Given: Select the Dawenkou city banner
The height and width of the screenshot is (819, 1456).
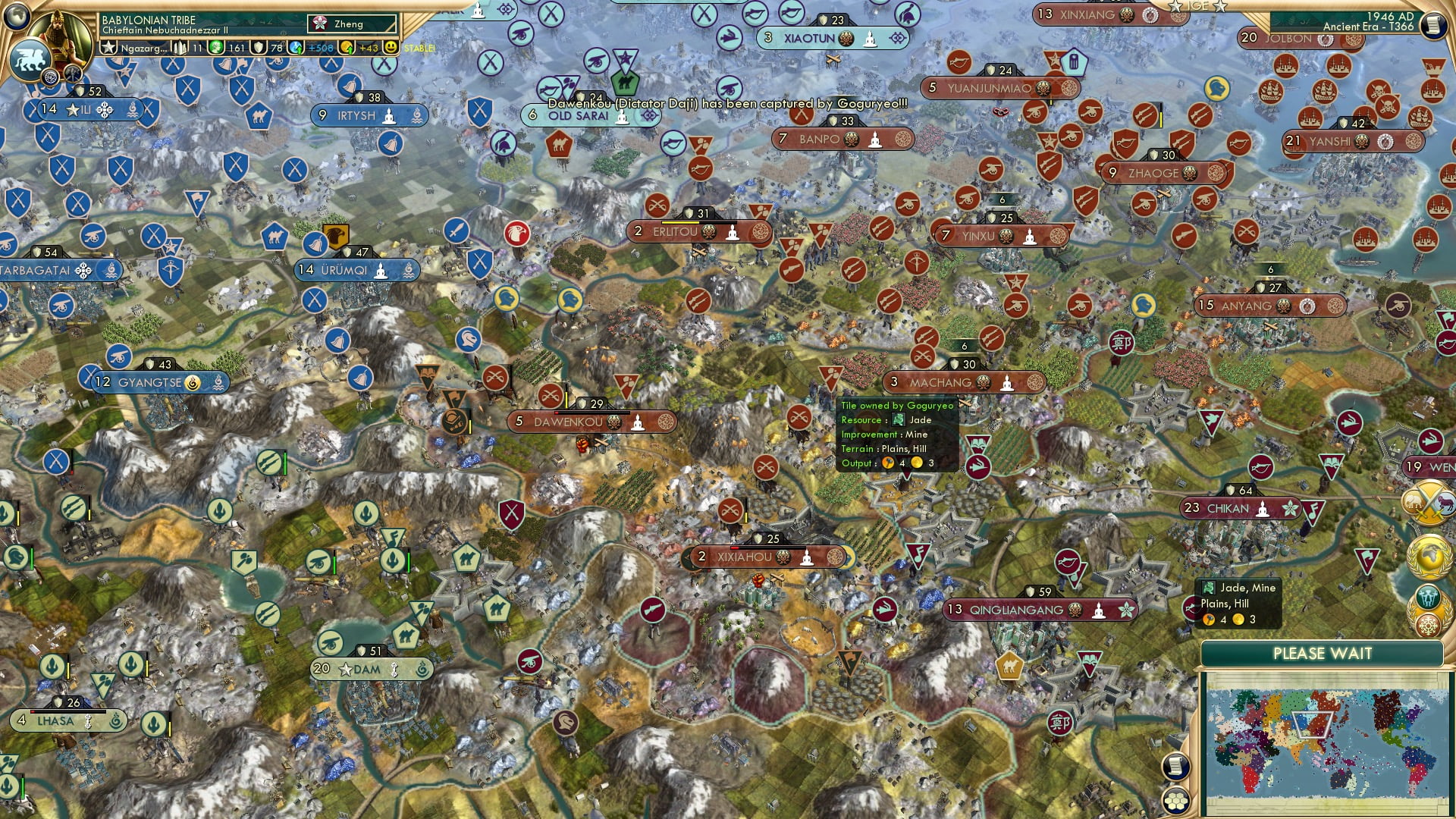Looking at the screenshot, I should click(591, 422).
